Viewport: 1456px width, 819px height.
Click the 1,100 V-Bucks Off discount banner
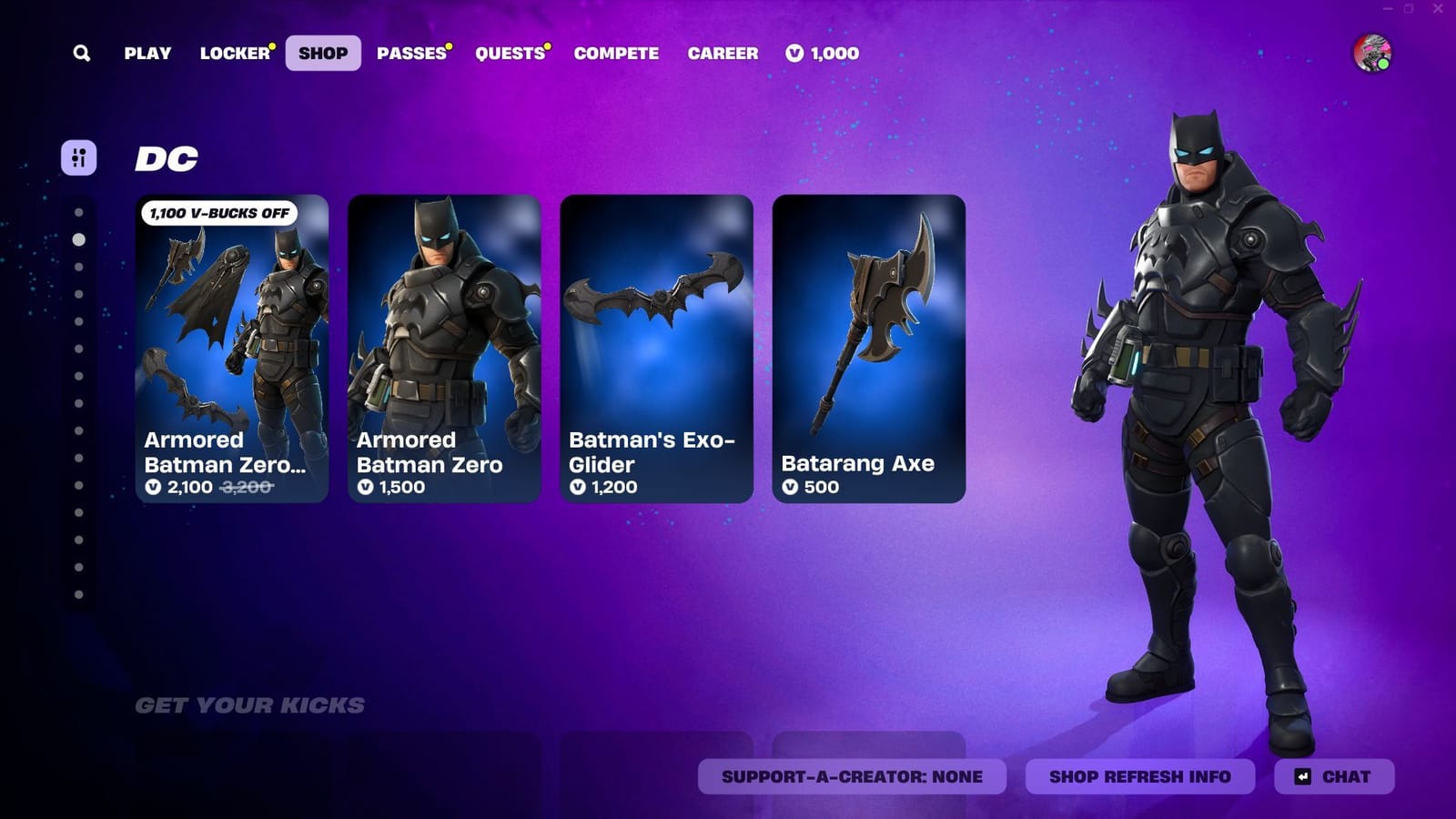[218, 213]
